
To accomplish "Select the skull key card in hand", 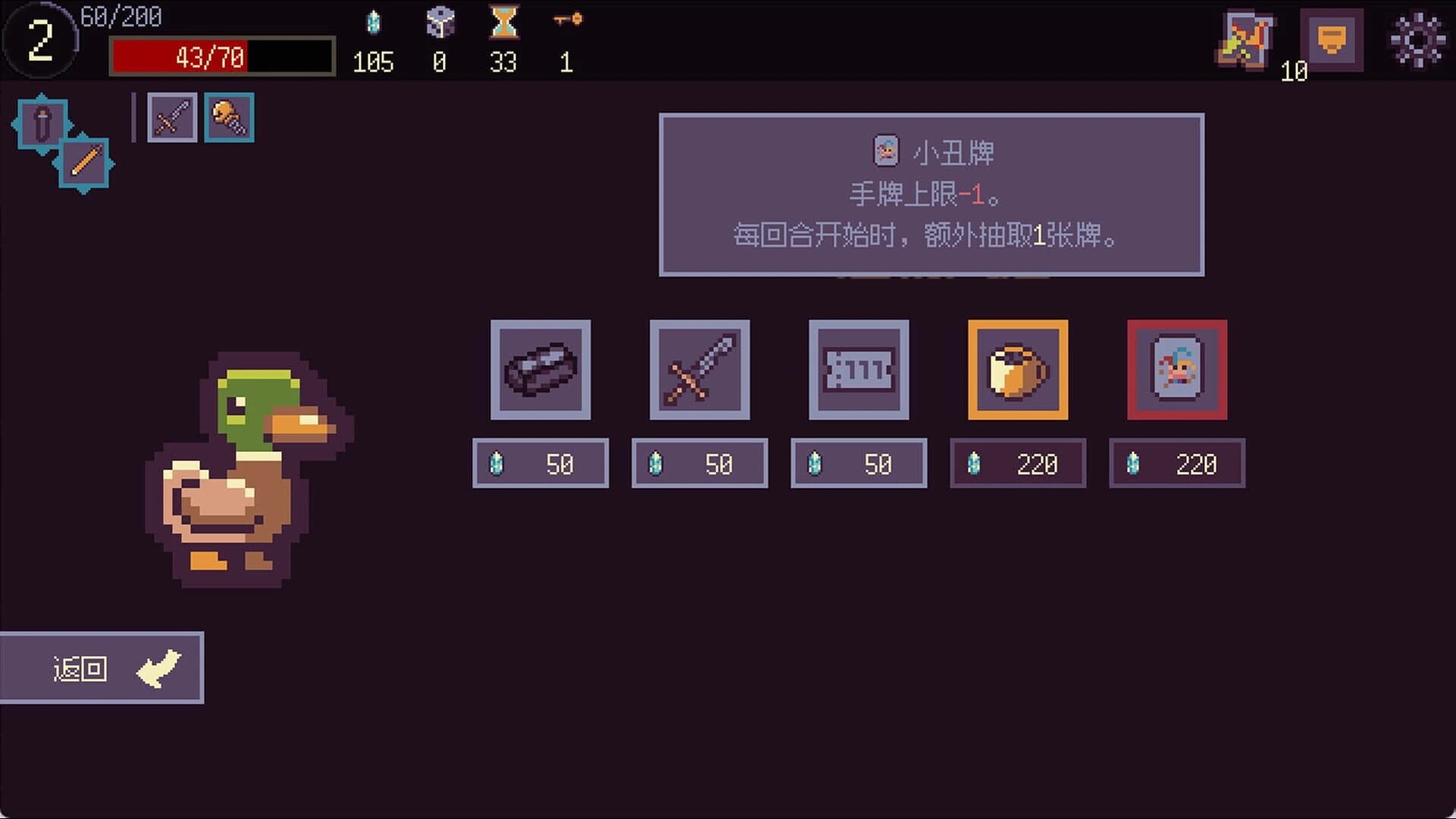I will click(x=228, y=117).
